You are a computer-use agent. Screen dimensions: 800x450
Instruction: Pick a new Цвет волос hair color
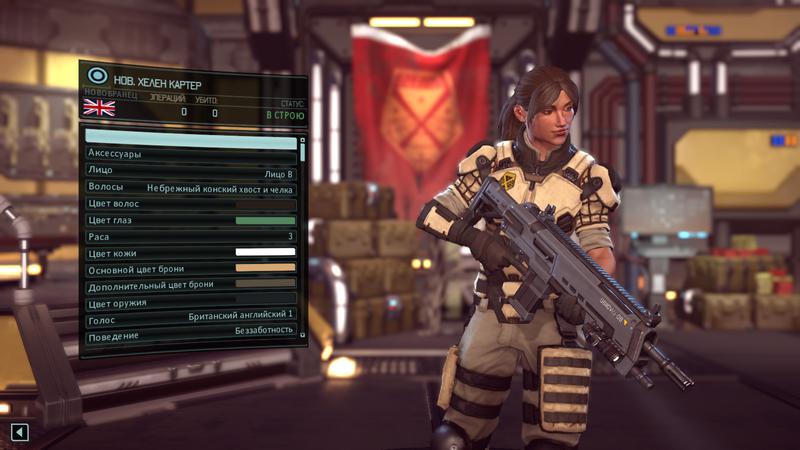tap(191, 204)
